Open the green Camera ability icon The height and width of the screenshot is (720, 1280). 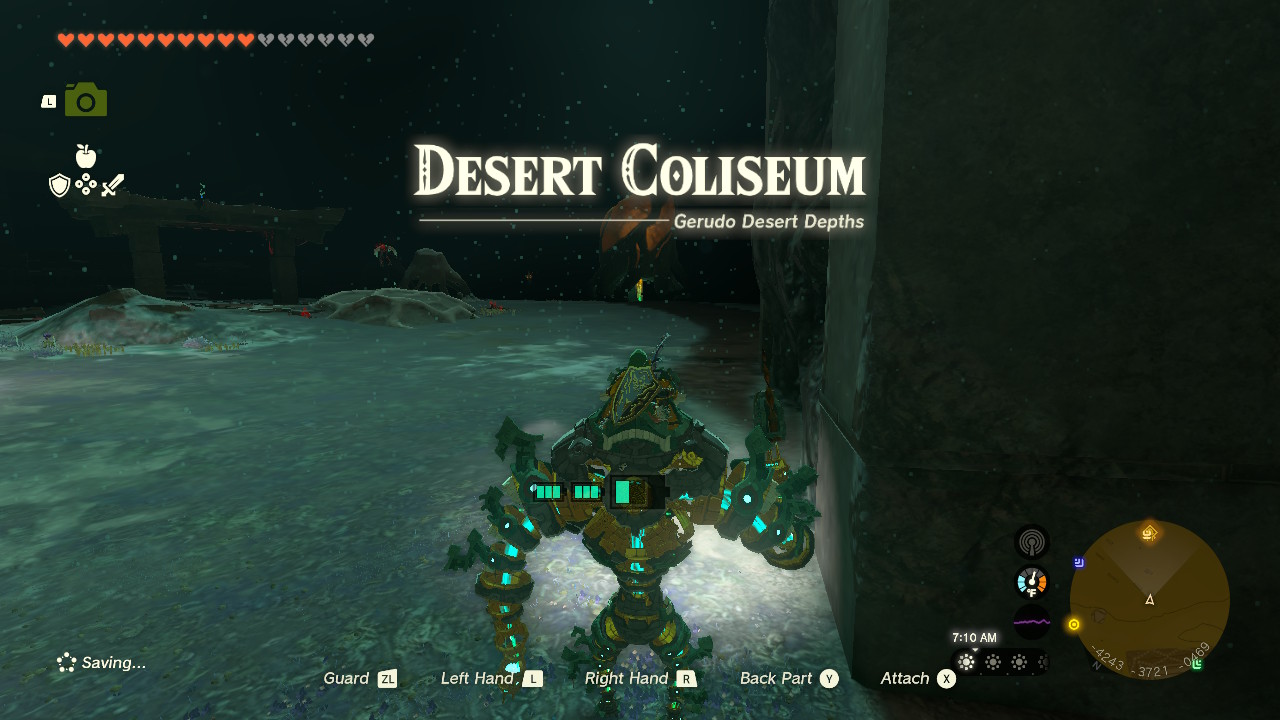pyautogui.click(x=86, y=100)
